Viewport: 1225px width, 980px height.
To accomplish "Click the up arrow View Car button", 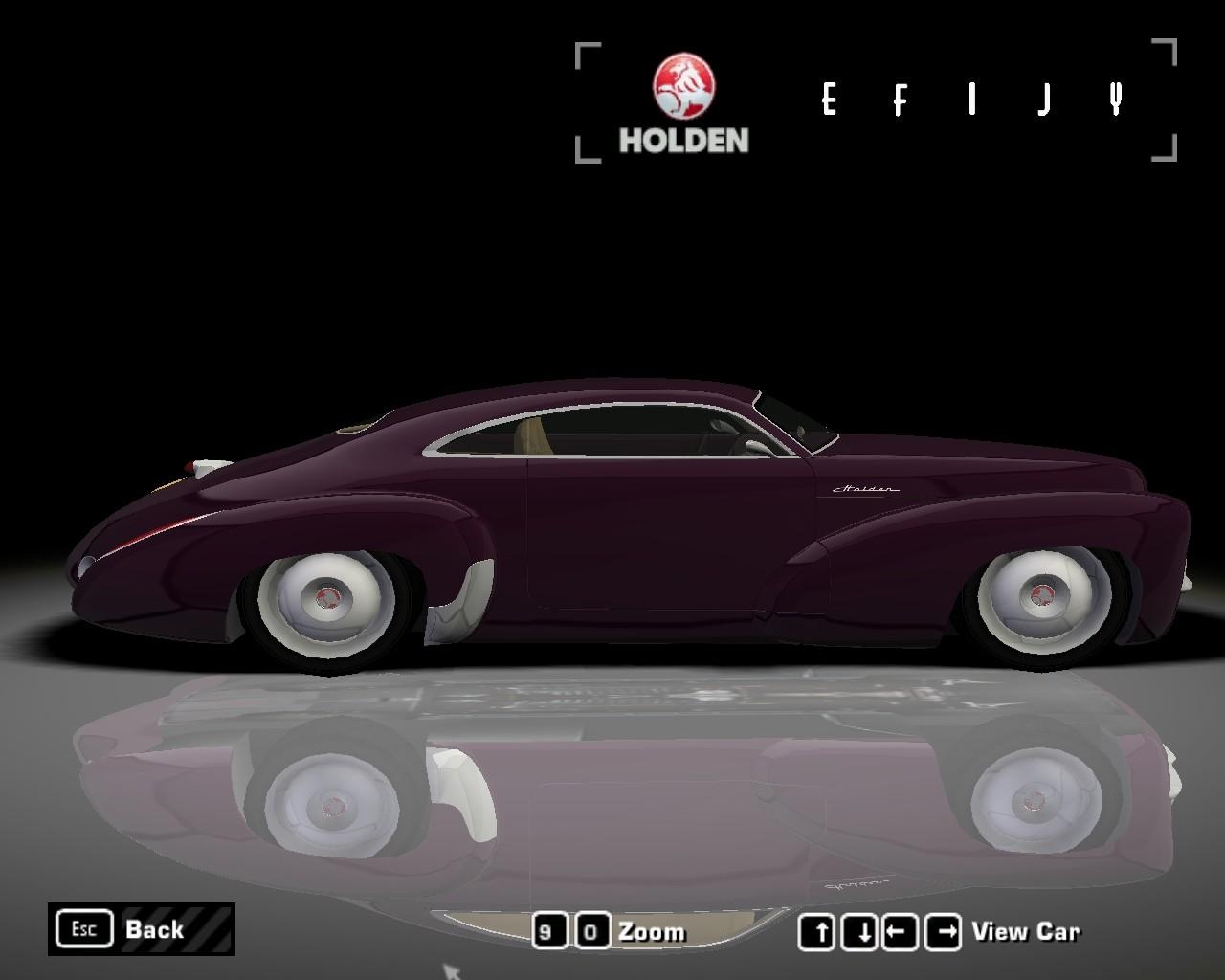I will coord(816,931).
